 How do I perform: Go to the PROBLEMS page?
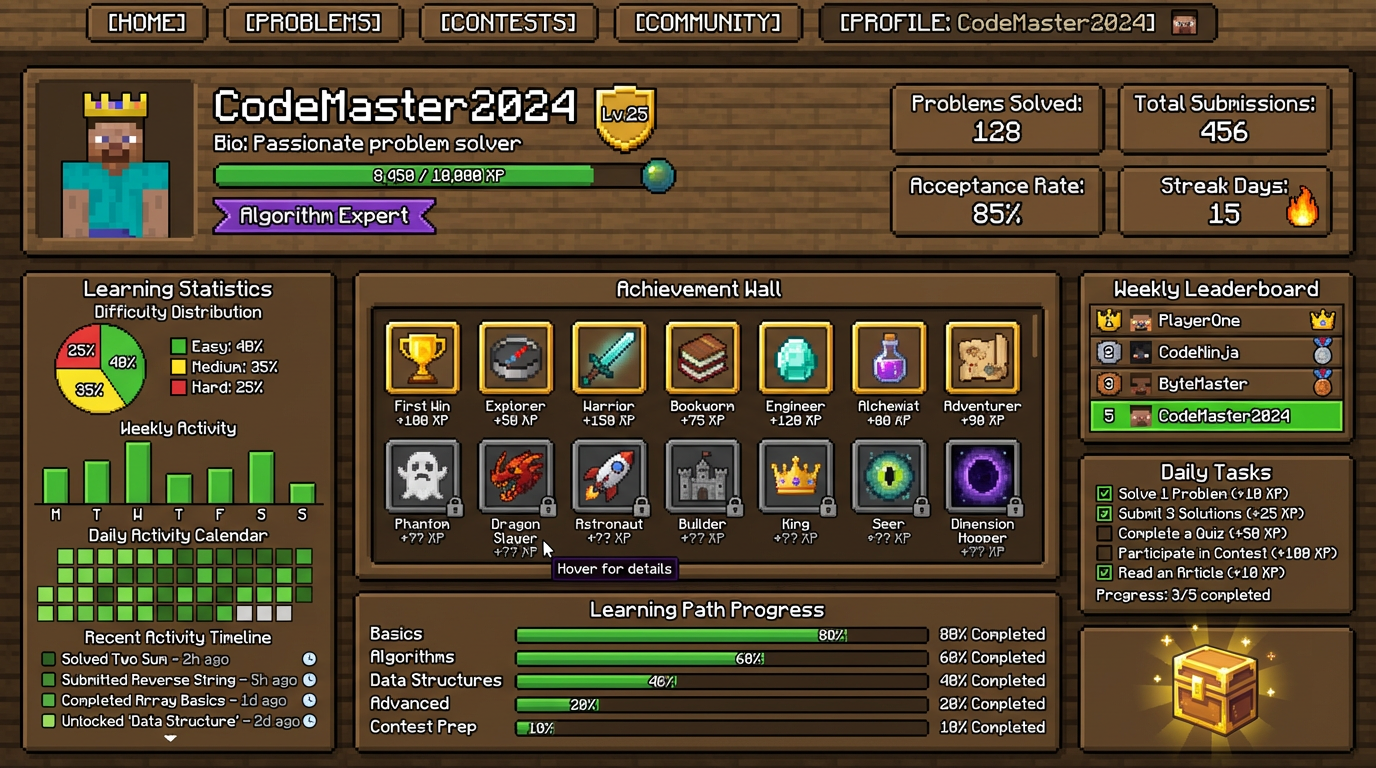click(313, 23)
